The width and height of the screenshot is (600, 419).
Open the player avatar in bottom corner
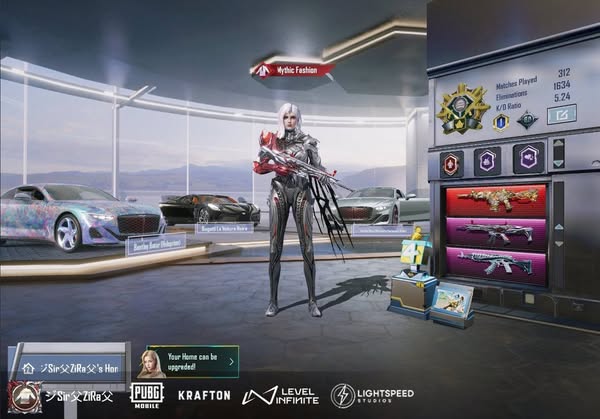coord(24,395)
